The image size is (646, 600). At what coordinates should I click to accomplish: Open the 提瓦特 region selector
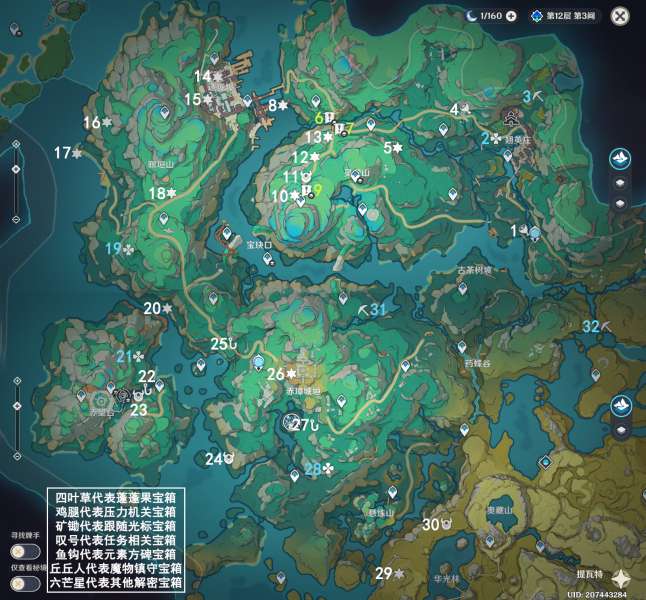pos(621,578)
